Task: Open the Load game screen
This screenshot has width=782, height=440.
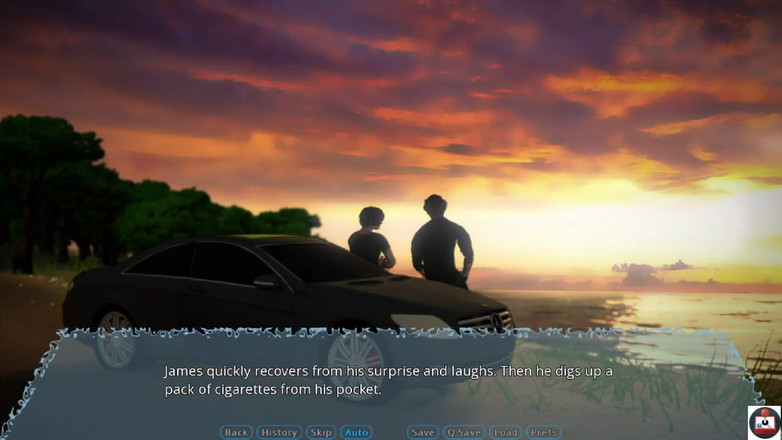Action: (506, 432)
